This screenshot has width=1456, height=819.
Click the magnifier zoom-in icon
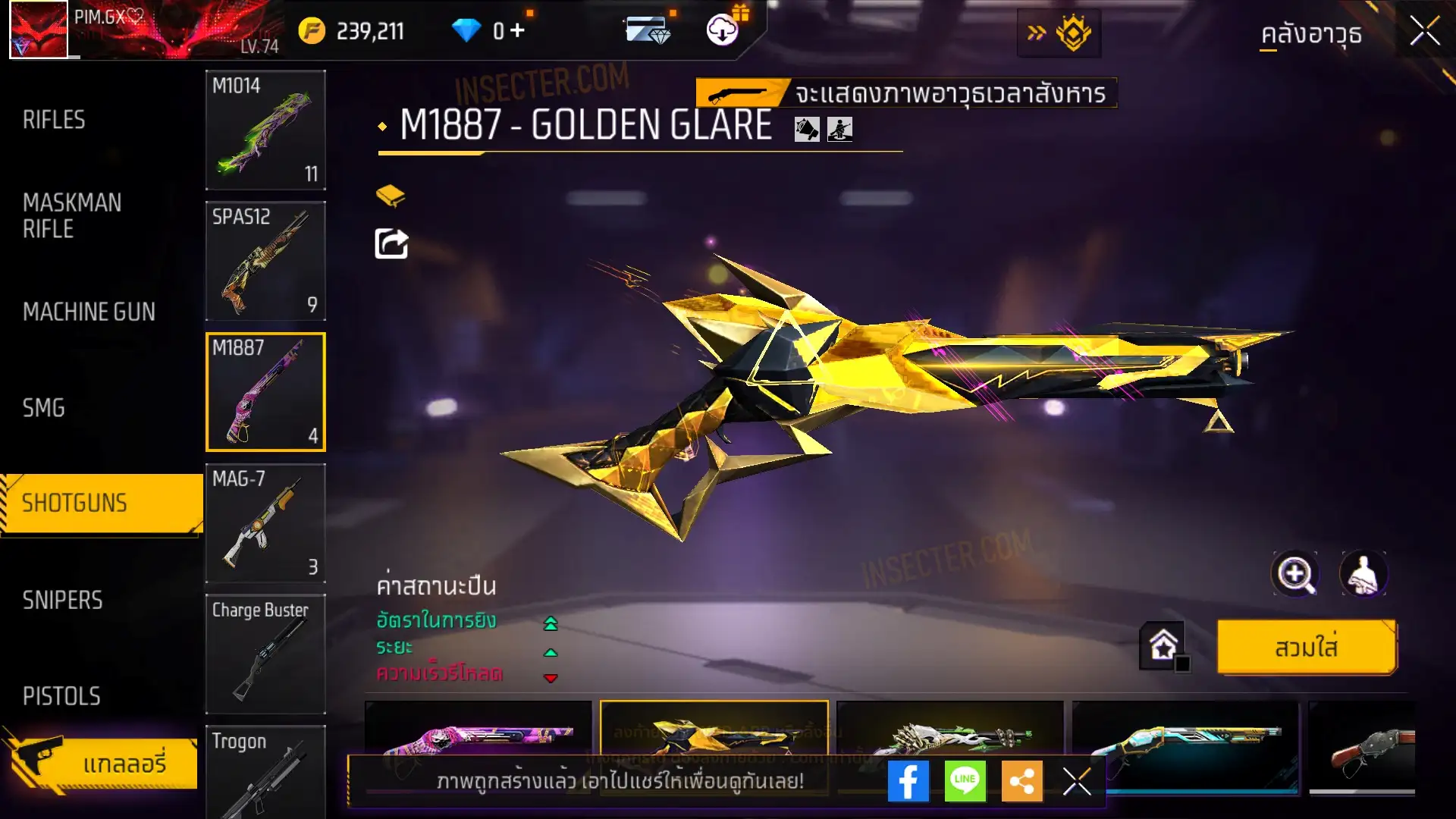coord(1294,574)
